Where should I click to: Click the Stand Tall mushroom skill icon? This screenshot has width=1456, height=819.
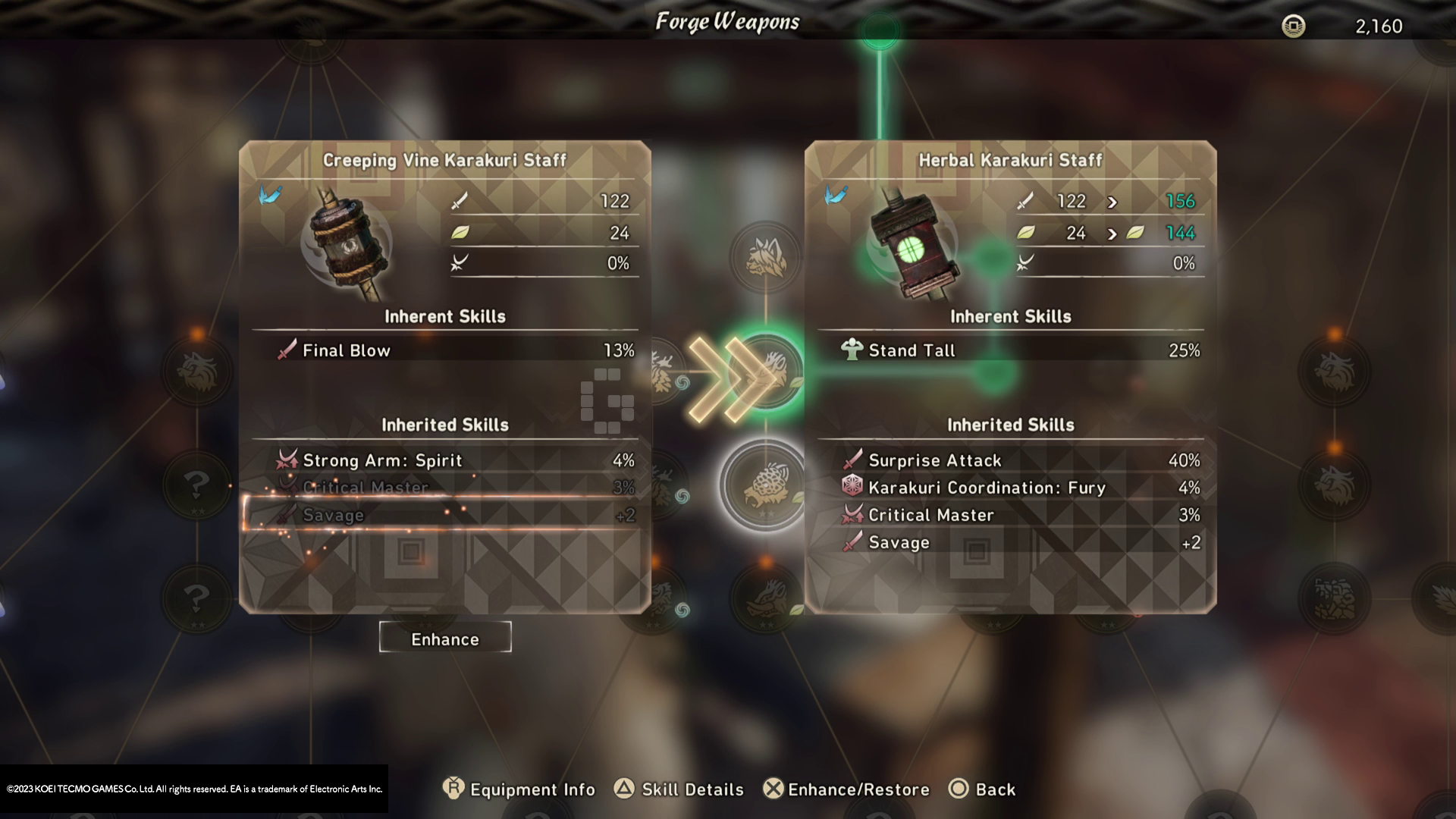[x=854, y=350]
